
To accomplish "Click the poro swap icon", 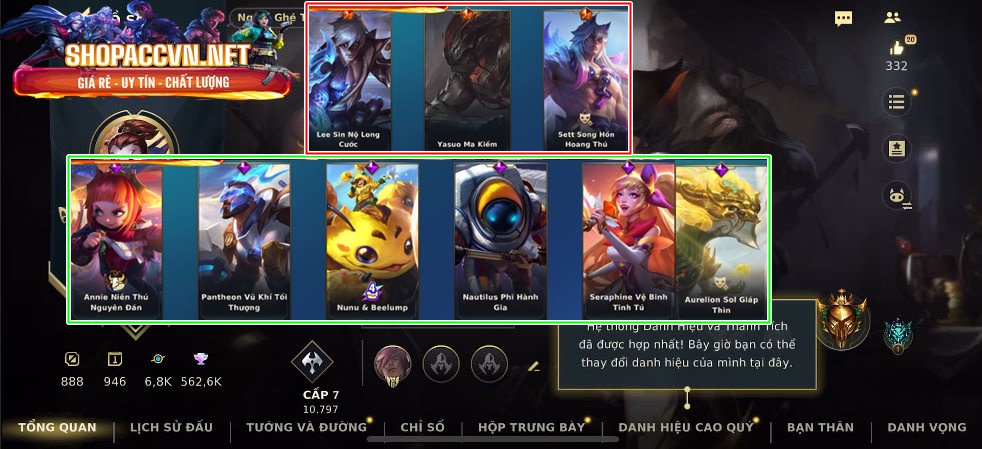I will (x=896, y=197).
